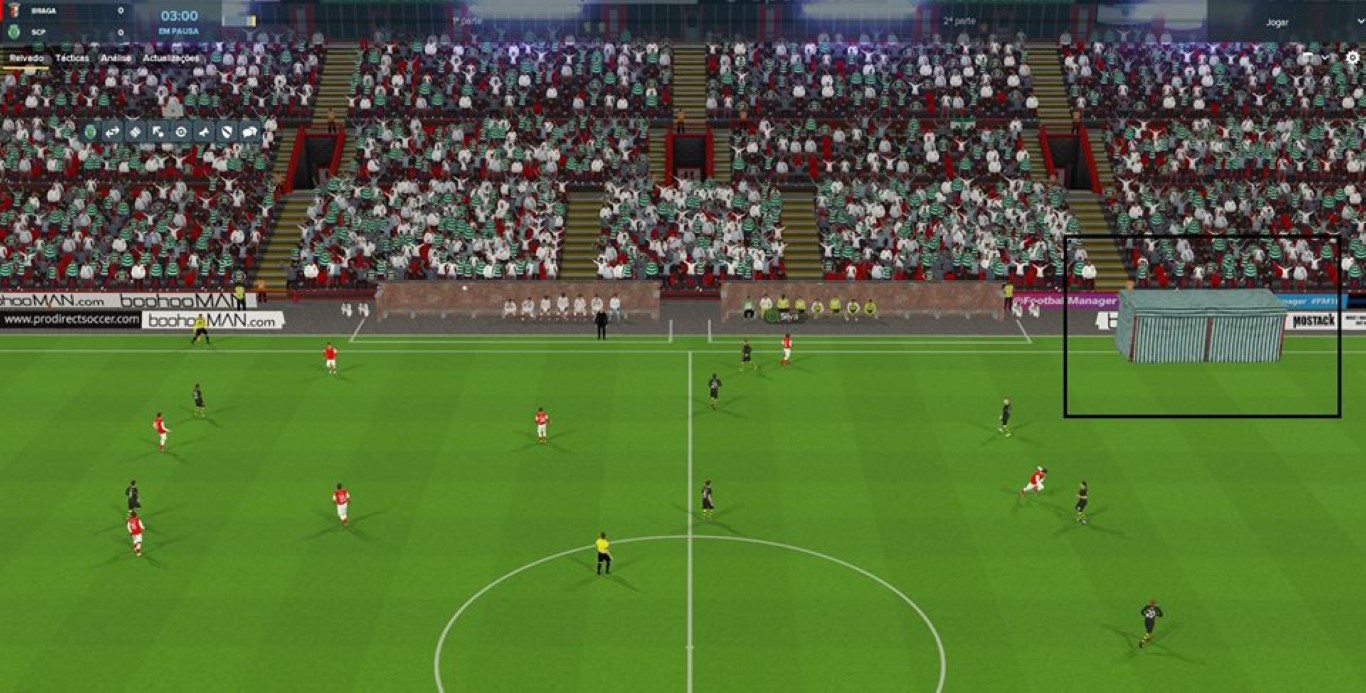The image size is (1366, 693).
Task: Switch to the Relvado tab
Action: pos(27,58)
